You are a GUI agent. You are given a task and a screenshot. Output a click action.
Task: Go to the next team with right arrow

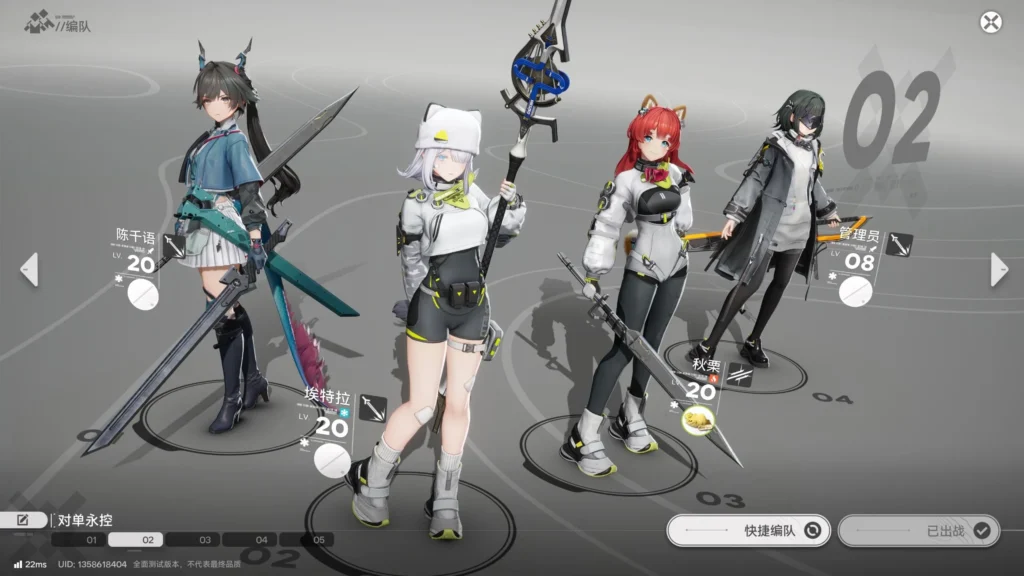coord(998,269)
